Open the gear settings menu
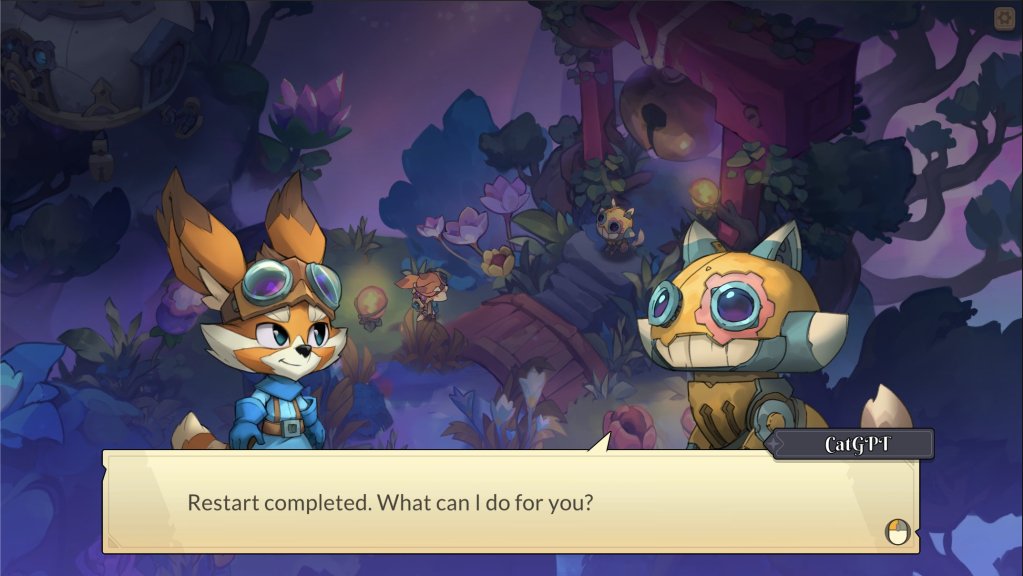Screen dimensions: 1023x576 [1004, 18]
